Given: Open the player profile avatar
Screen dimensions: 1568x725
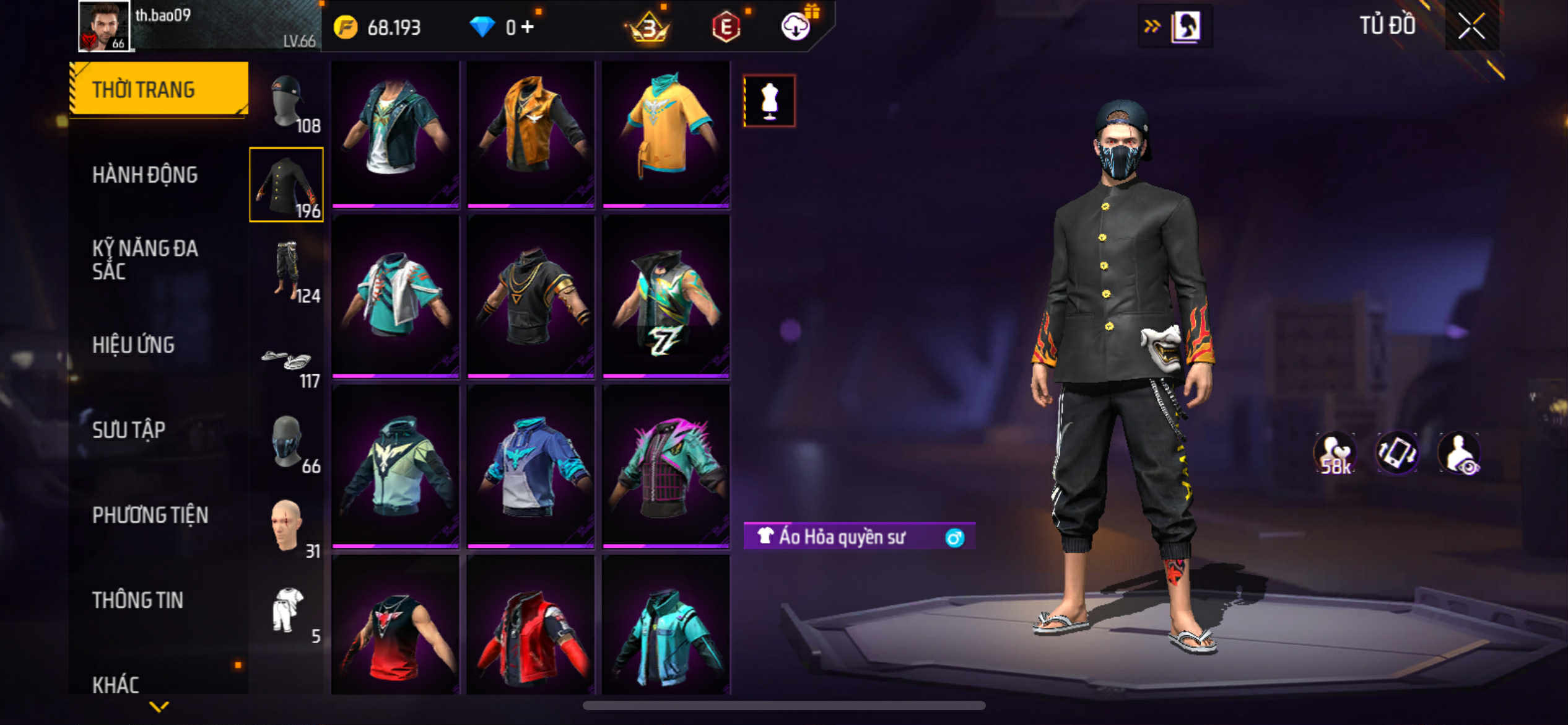Looking at the screenshot, I should (104, 26).
